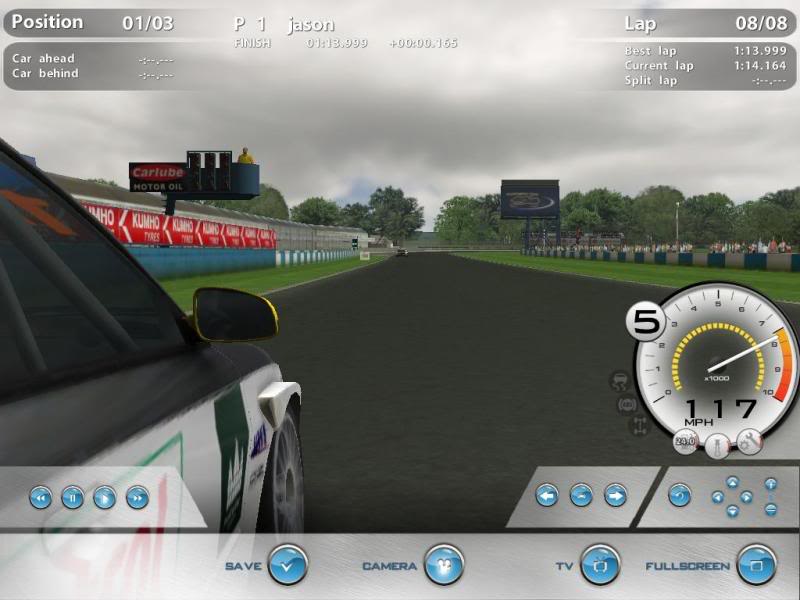
Task: Toggle Fullscreen replay view
Action: coord(756,565)
